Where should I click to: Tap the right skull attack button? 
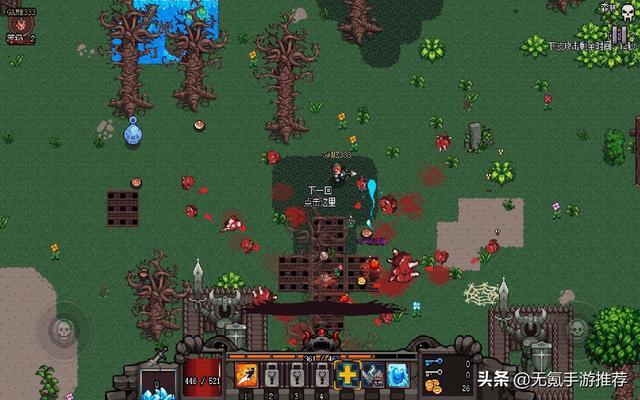578,328
